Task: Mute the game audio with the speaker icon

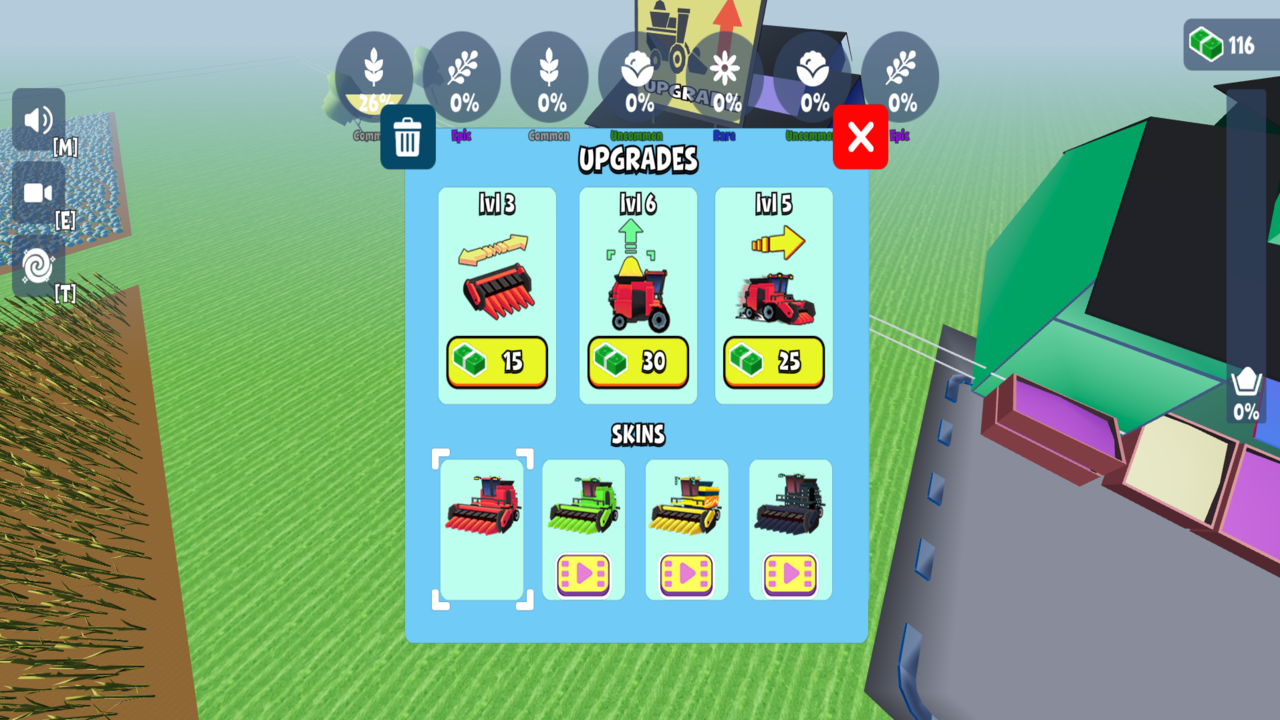Action: pos(38,120)
